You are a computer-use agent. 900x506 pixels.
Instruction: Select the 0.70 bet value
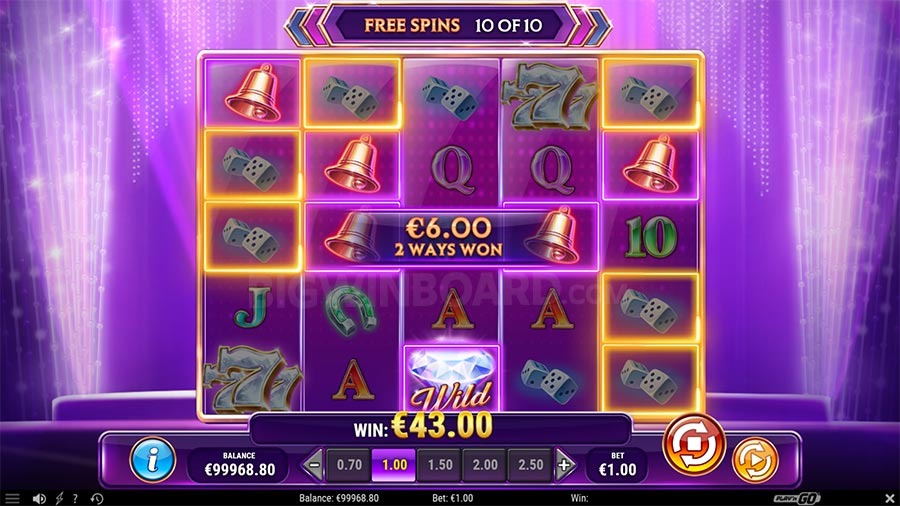pos(349,465)
